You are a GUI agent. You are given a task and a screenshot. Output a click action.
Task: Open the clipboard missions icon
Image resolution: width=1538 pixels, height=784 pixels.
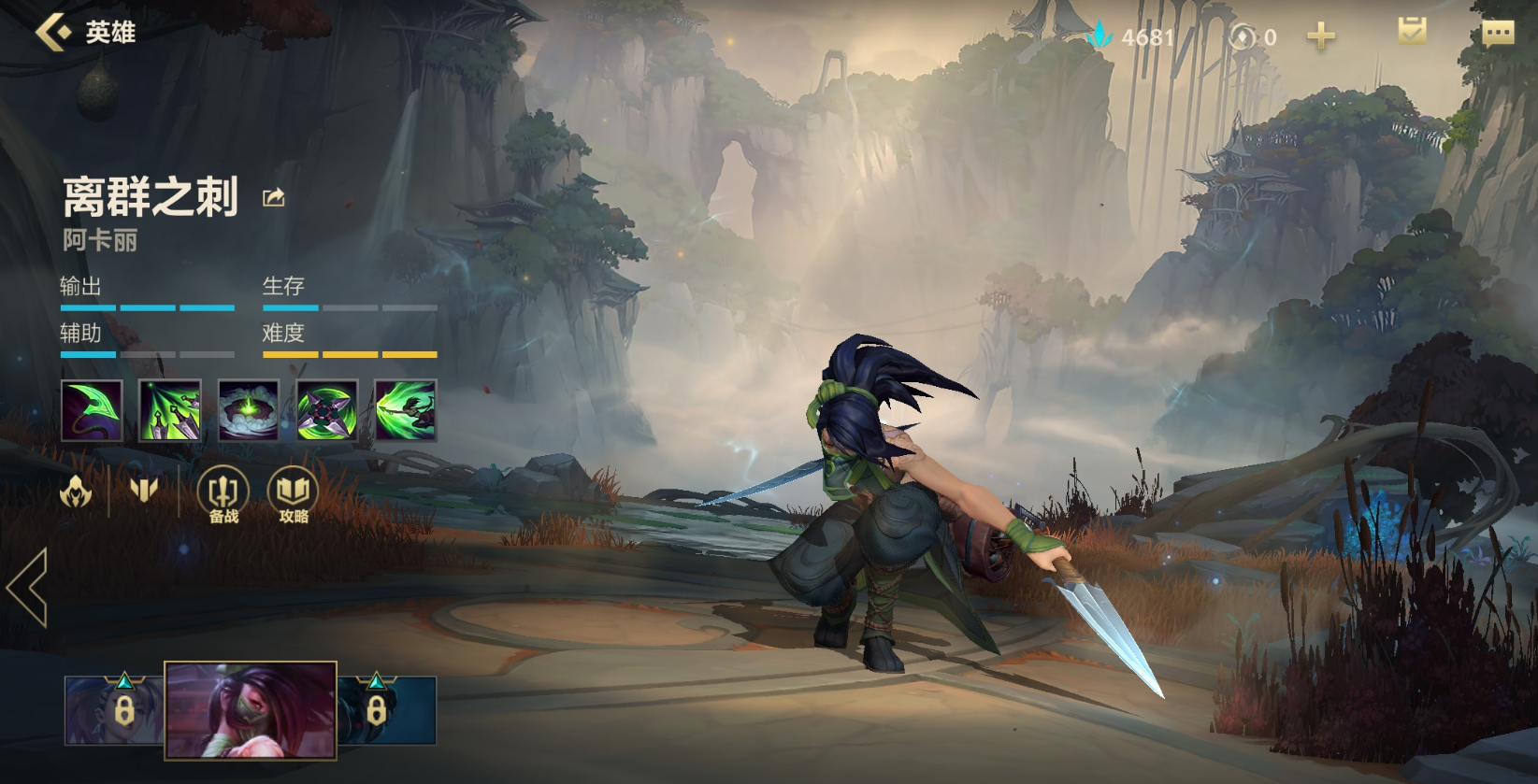1412,32
